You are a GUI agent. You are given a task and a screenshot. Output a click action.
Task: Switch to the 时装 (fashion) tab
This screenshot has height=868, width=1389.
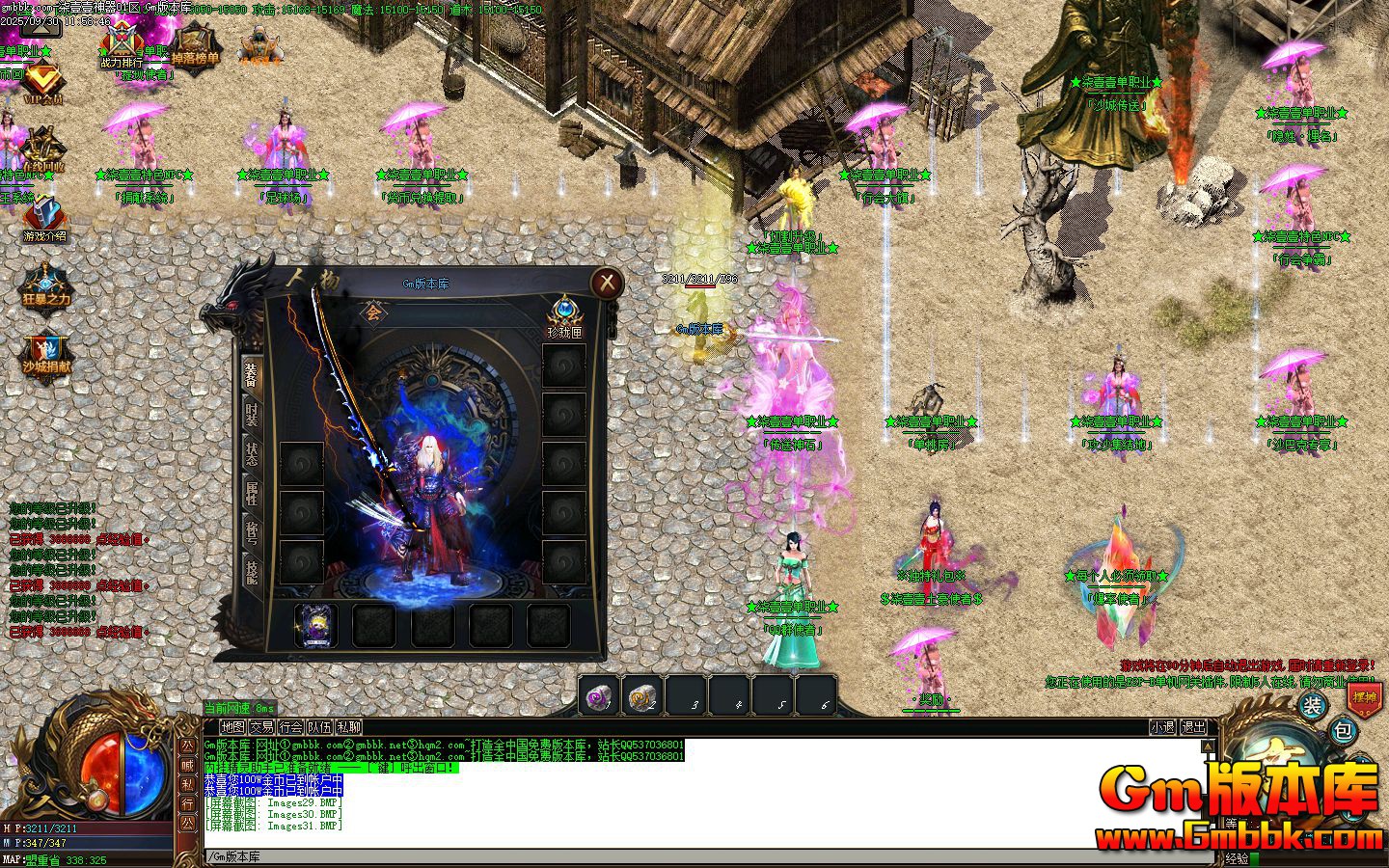(251, 413)
